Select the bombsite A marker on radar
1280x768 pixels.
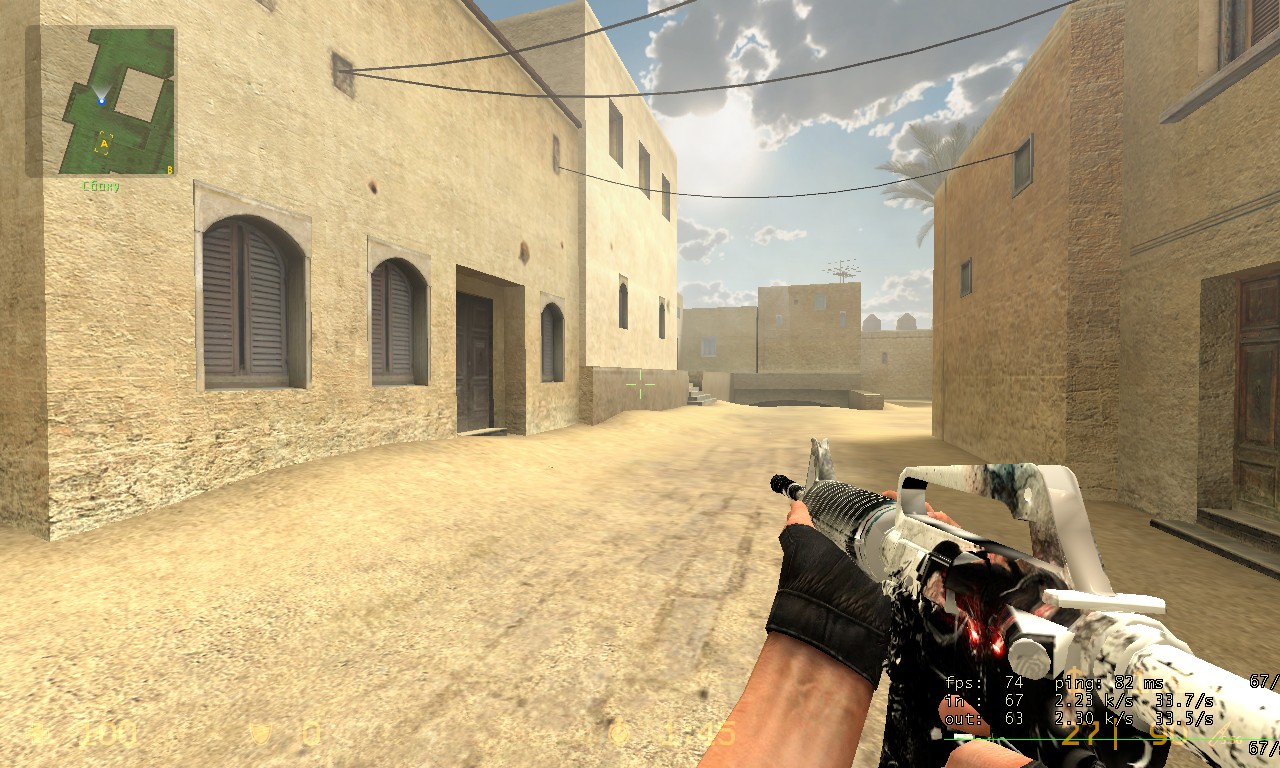[103, 144]
